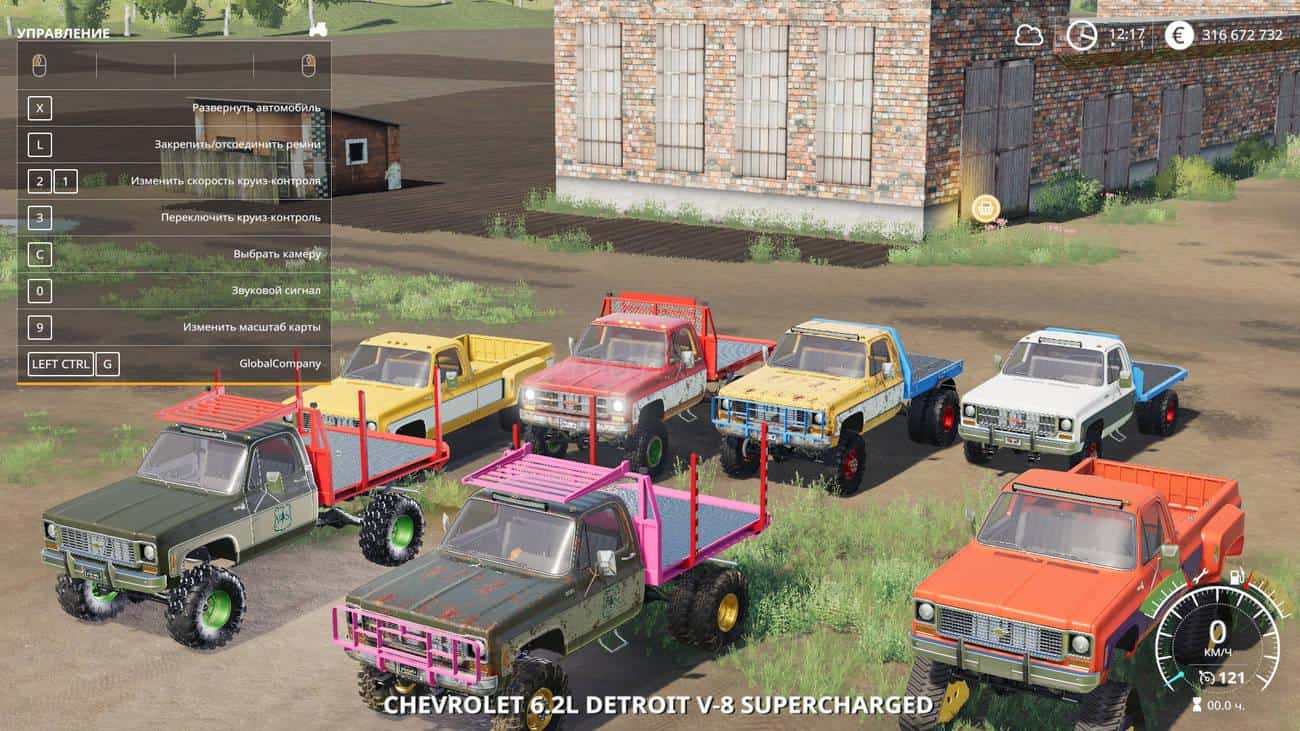Click the right mouse button icon in УПРАВЛЕНИЕ panel

pos(308,63)
